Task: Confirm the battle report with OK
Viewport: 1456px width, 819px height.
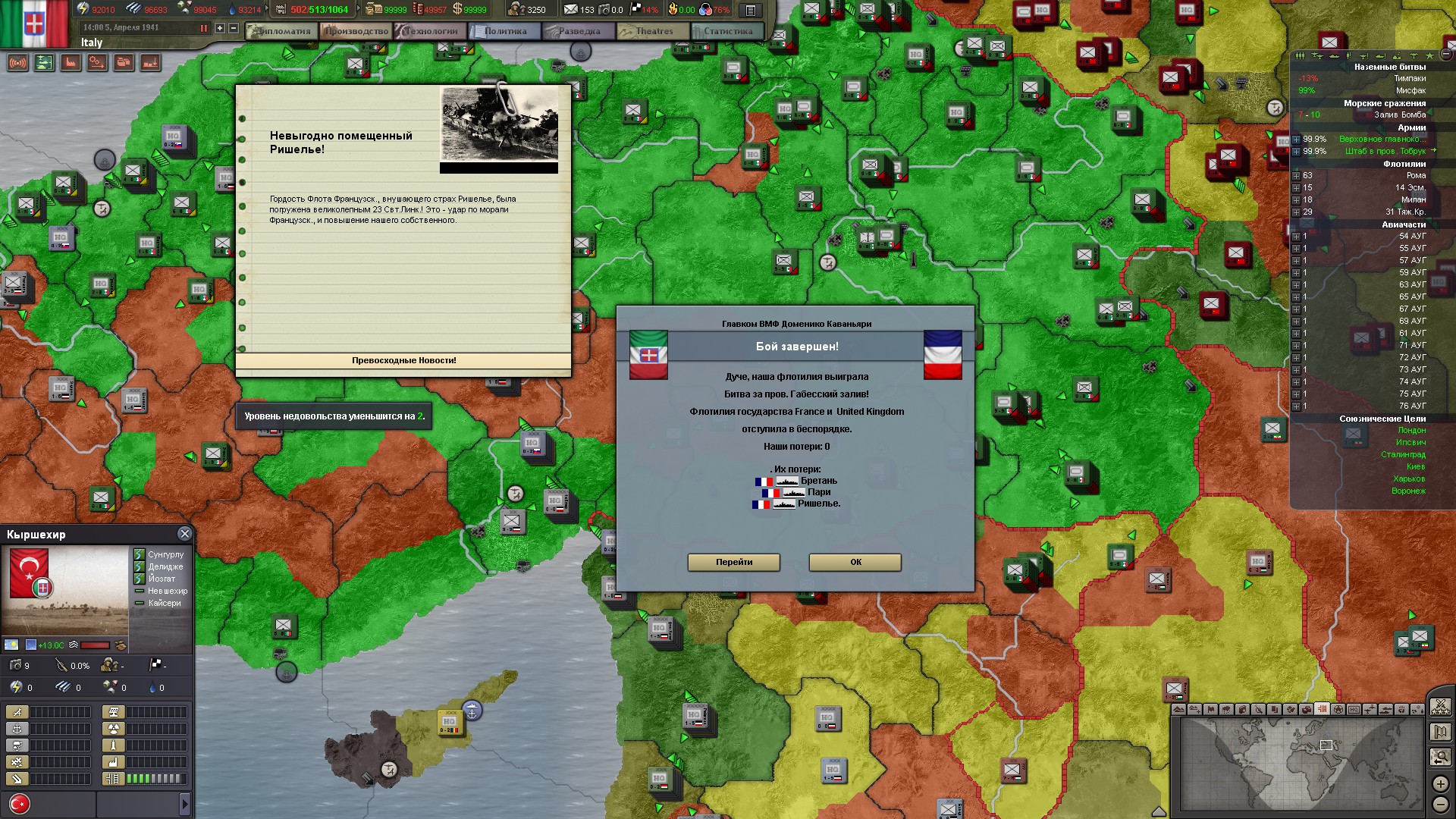Action: [855, 562]
